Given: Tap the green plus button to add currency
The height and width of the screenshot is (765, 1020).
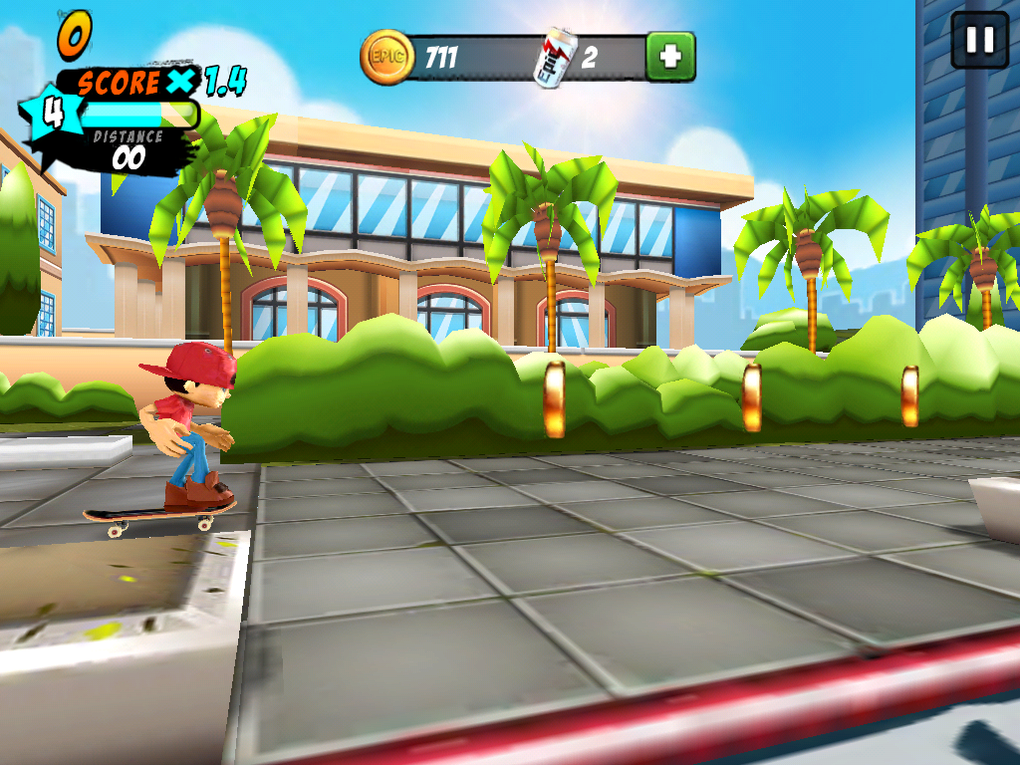Looking at the screenshot, I should pyautogui.click(x=670, y=57).
